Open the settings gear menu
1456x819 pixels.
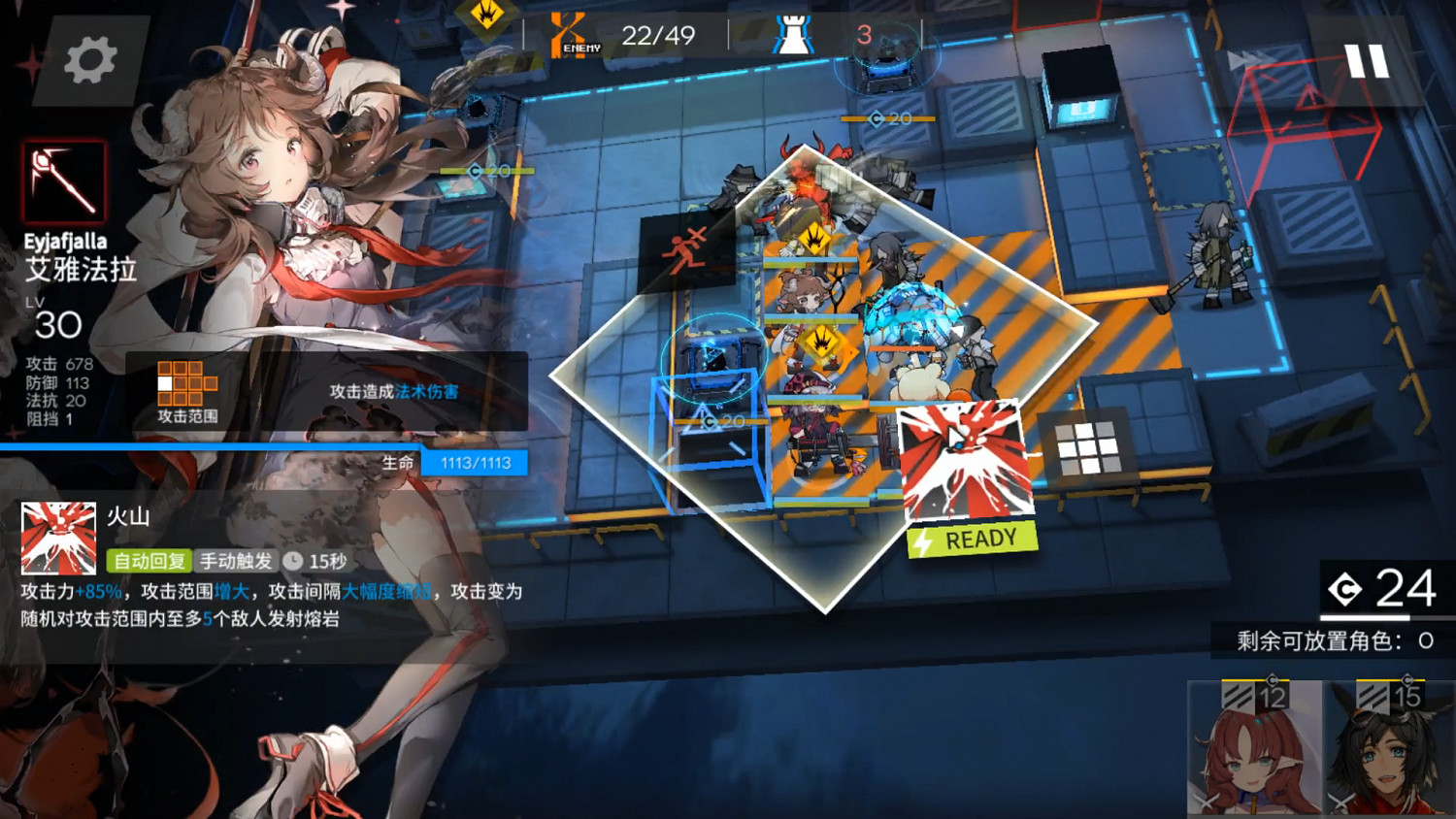(x=91, y=58)
